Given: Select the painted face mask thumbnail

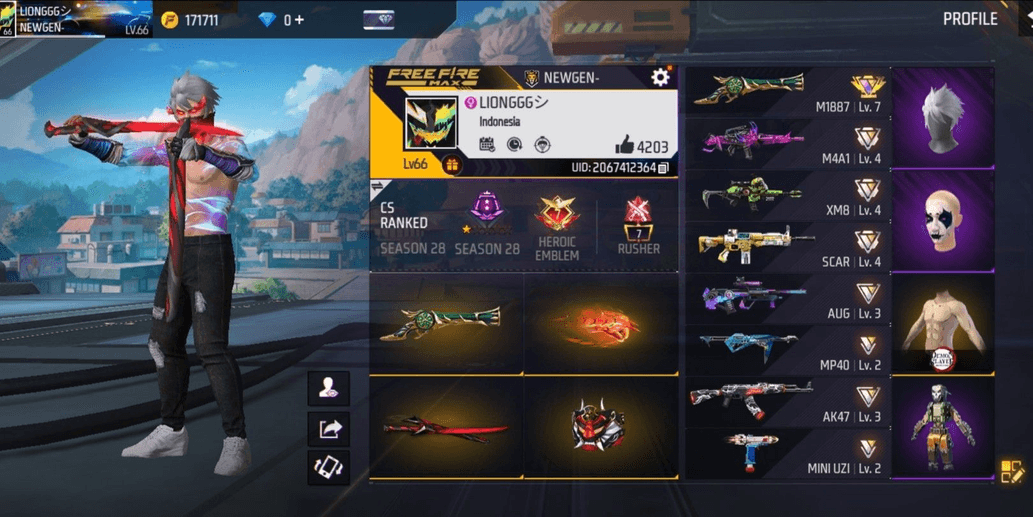Looking at the screenshot, I should [x=942, y=221].
